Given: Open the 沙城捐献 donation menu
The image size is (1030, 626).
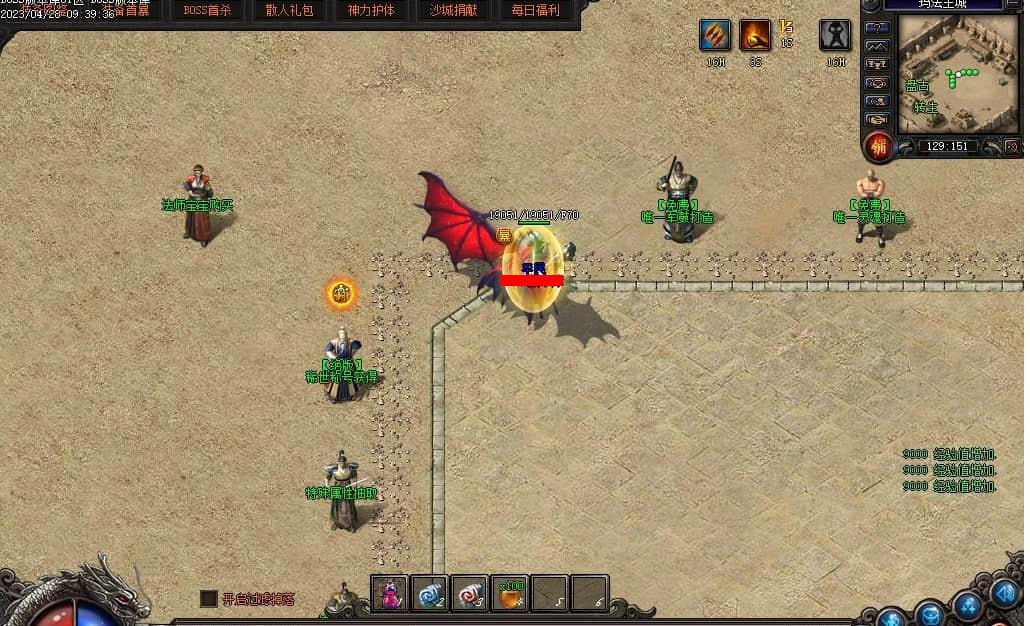Looking at the screenshot, I should [x=453, y=11].
